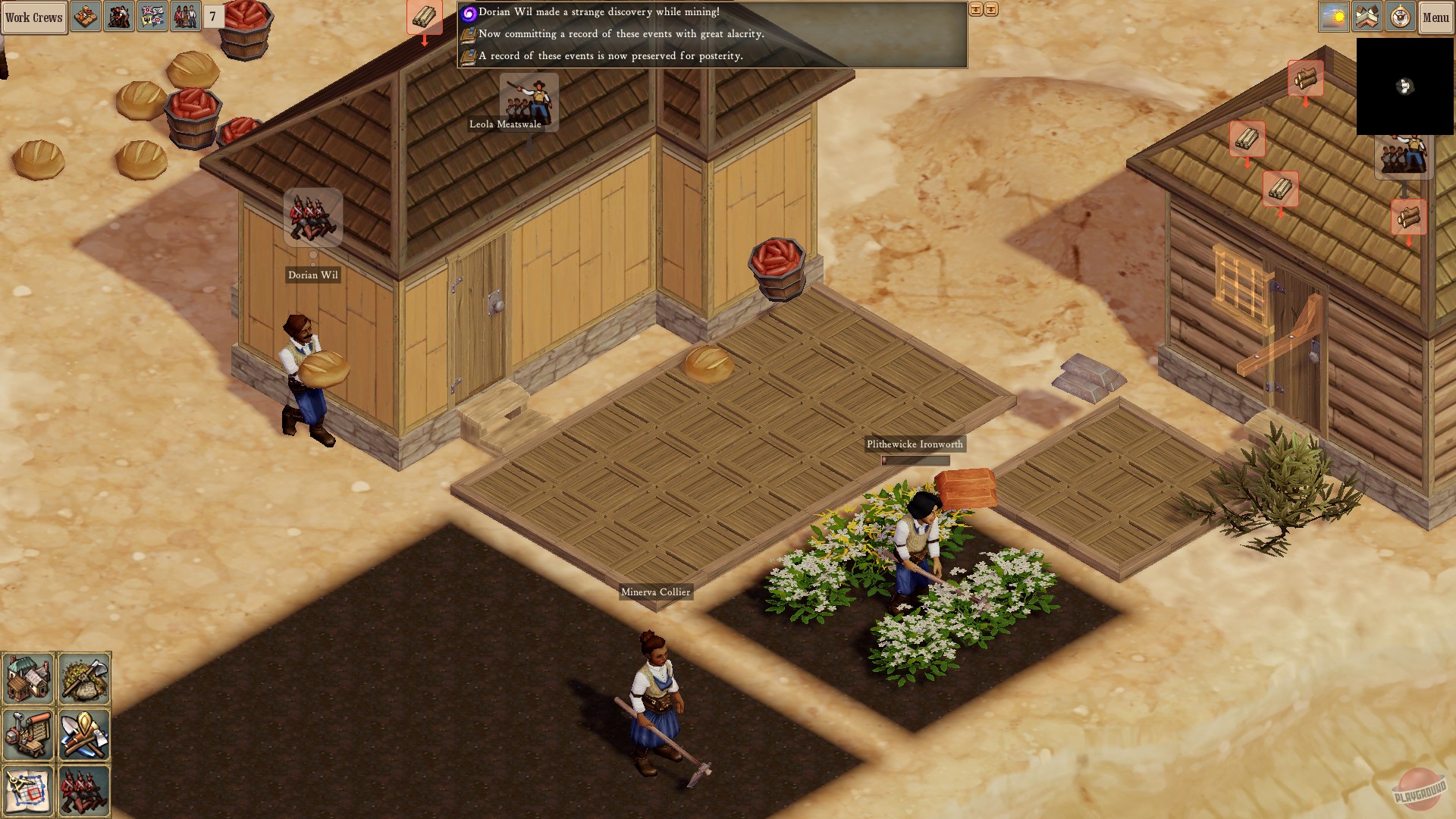Click the stockpile crates icon in top toolbar

(84, 15)
